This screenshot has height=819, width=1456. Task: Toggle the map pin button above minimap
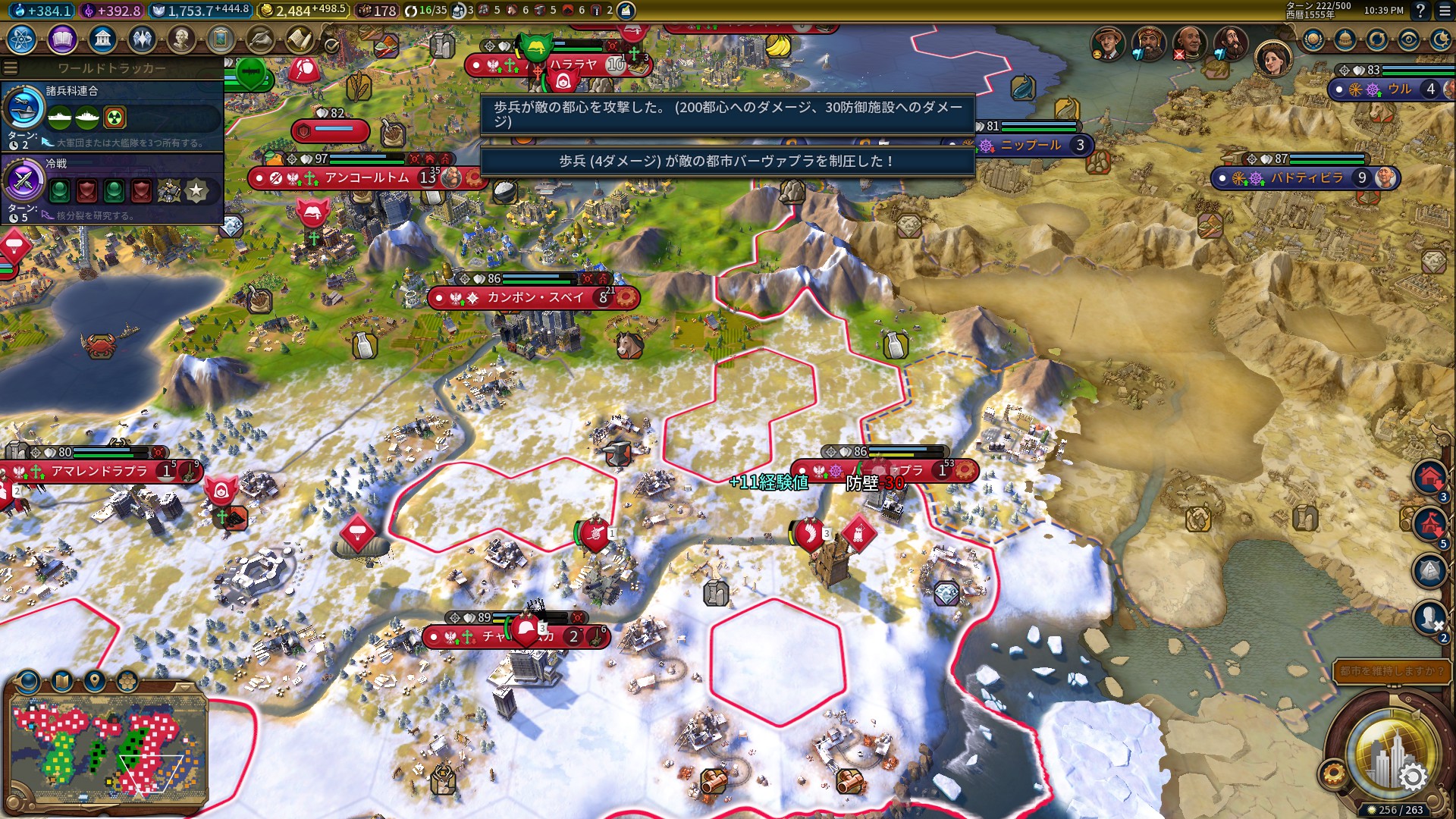coord(95,681)
